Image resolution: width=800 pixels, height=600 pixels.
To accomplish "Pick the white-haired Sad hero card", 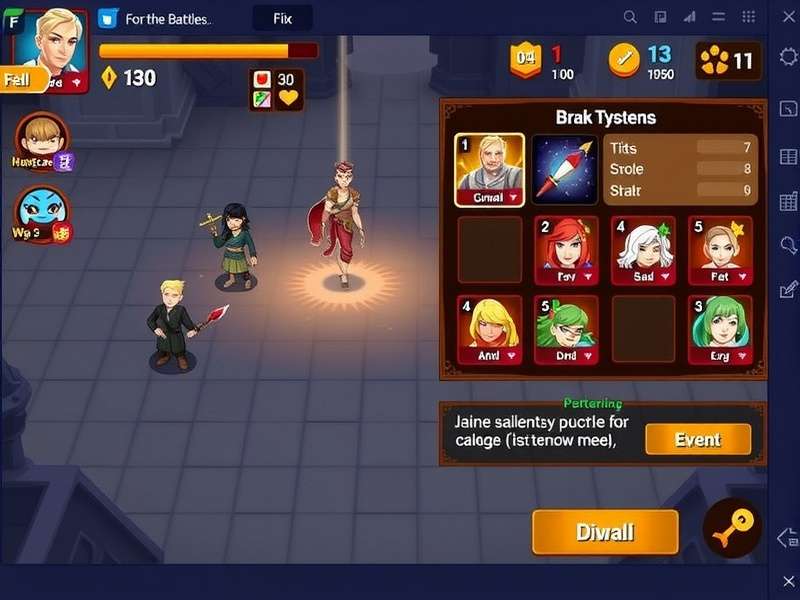I will coord(644,251).
